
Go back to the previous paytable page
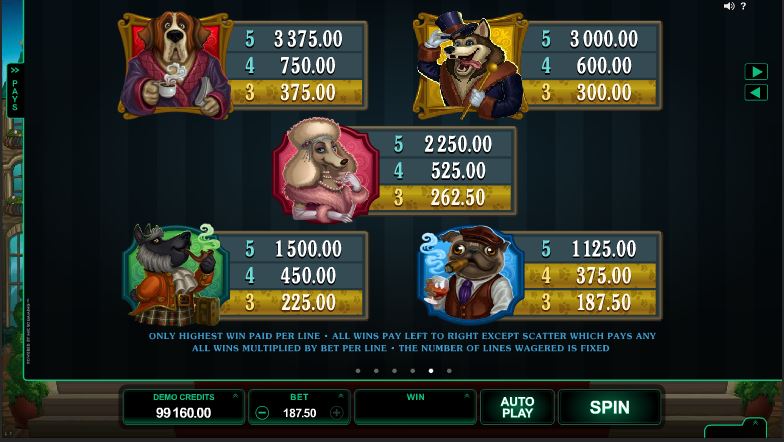[x=756, y=92]
